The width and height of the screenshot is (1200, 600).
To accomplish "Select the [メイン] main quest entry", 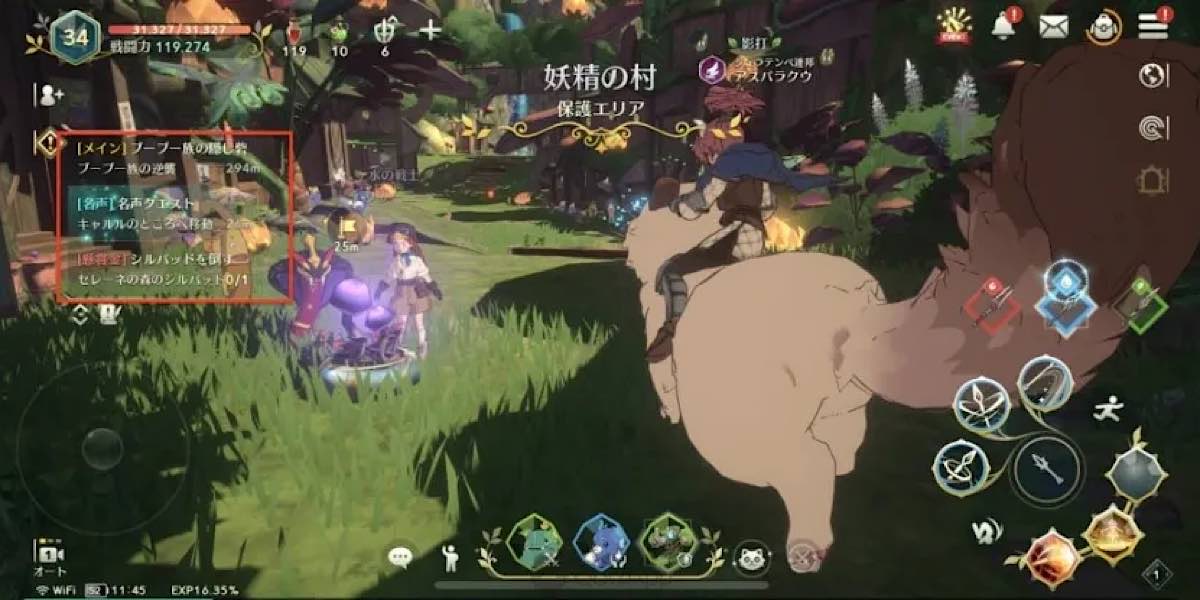I will 165,158.
